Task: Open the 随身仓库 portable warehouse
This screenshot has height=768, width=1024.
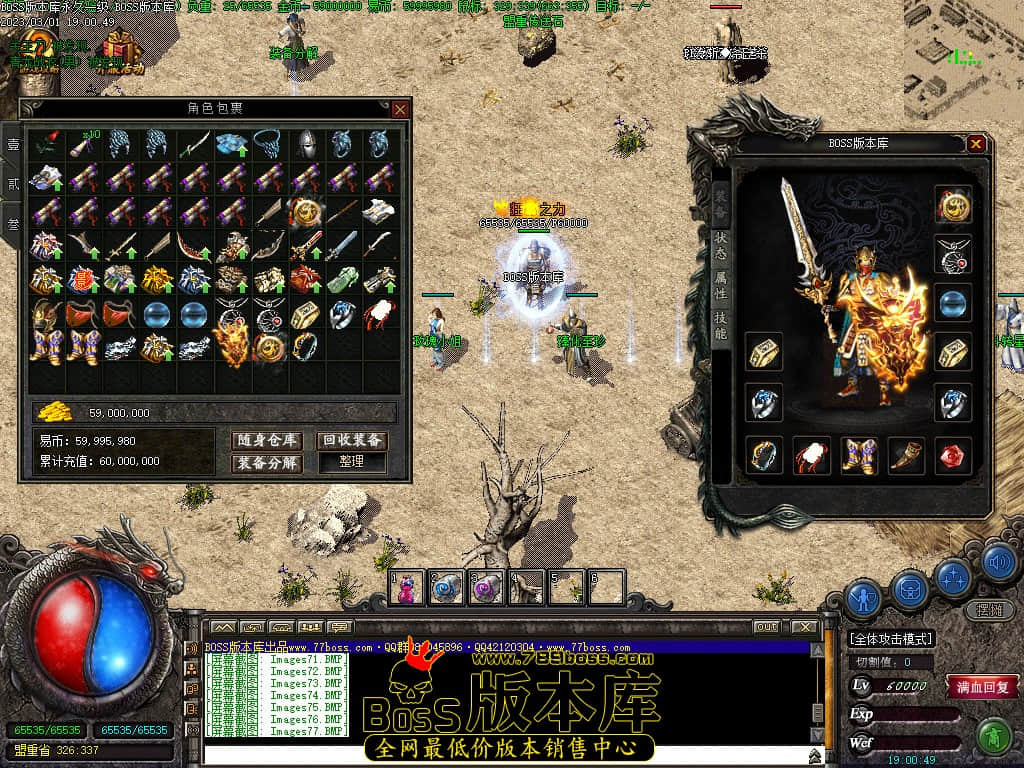Action: 267,440
